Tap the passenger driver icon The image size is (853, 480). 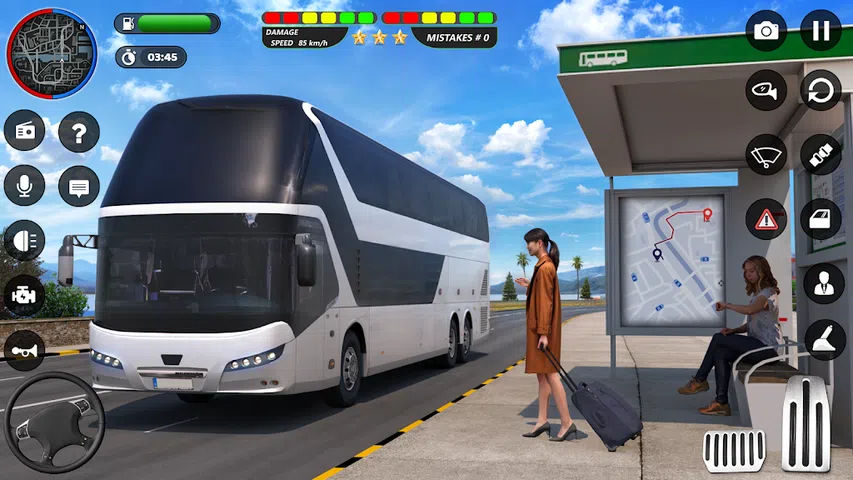pos(823,283)
